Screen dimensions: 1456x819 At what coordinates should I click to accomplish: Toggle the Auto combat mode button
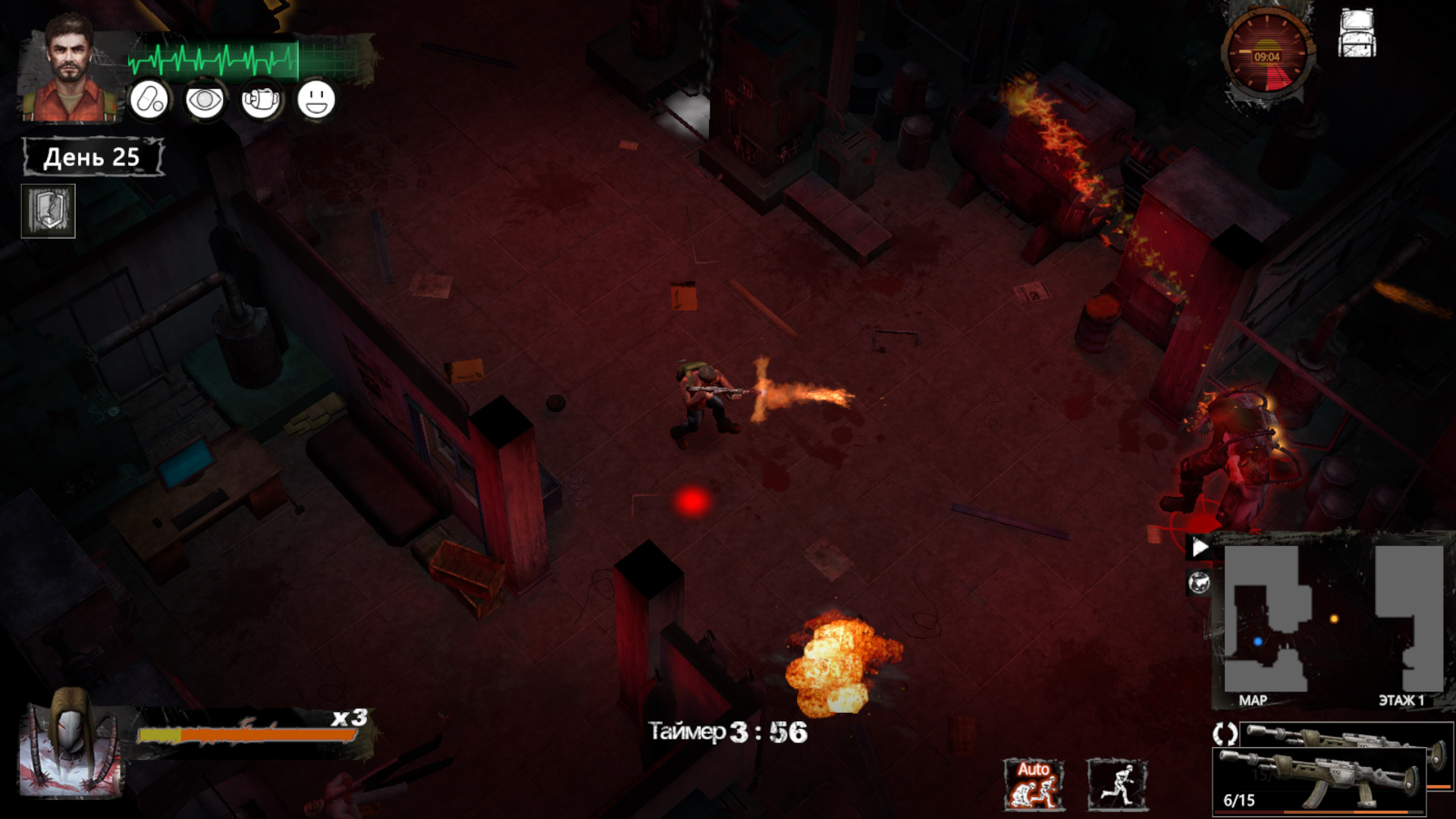pos(1033,785)
